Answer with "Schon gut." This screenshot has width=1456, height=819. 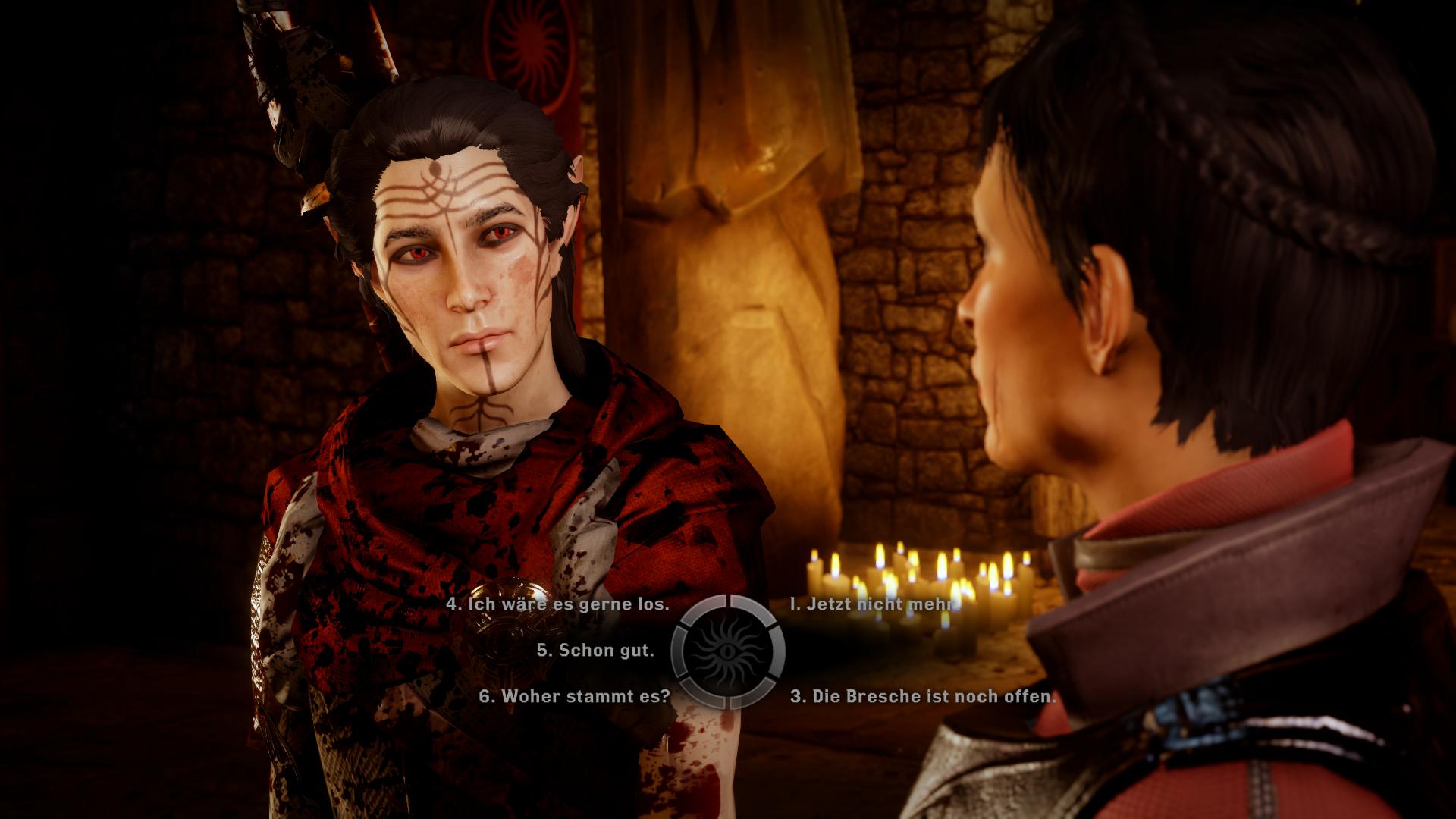[595, 651]
